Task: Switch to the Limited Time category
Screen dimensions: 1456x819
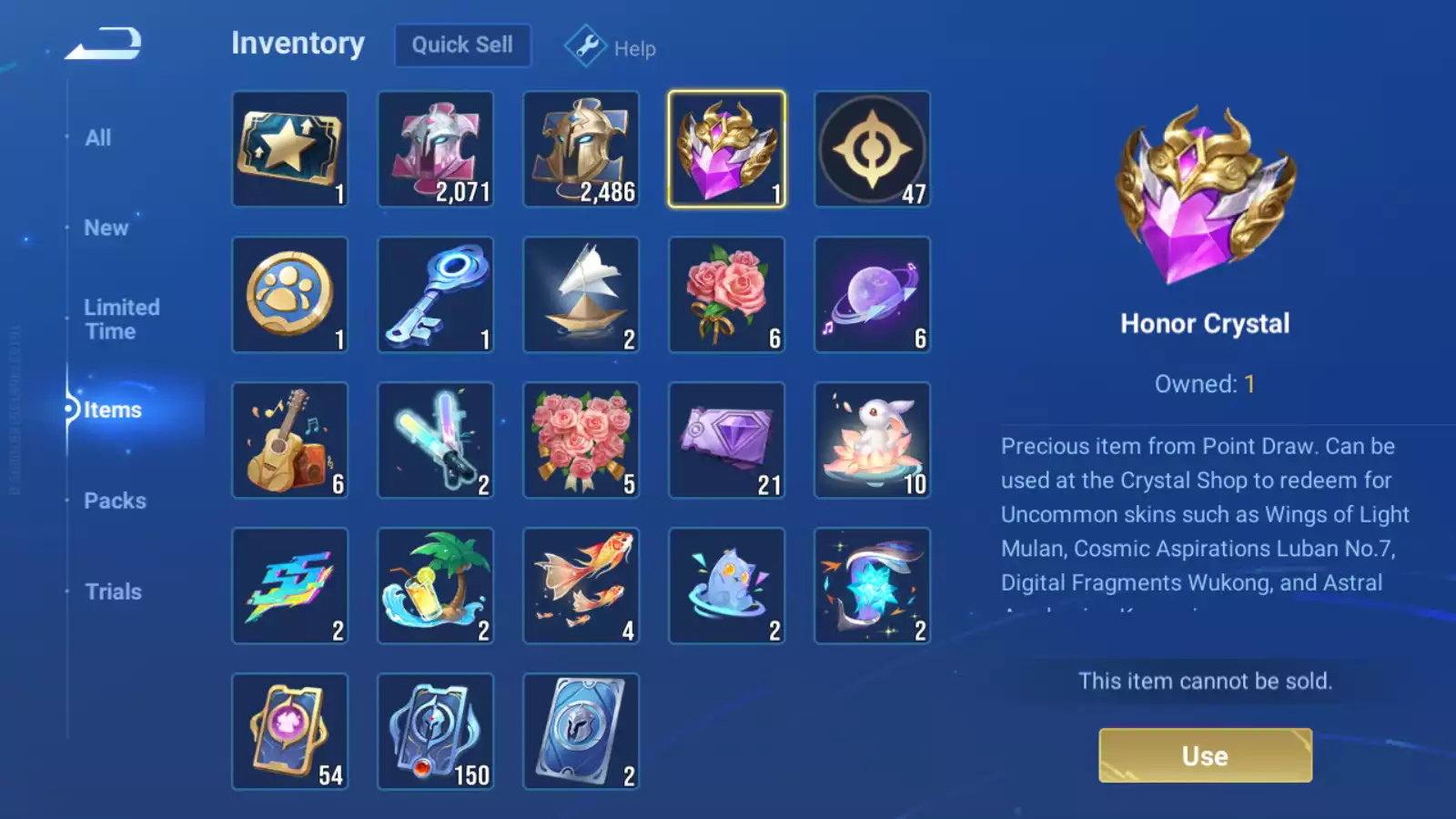Action: coord(121,318)
